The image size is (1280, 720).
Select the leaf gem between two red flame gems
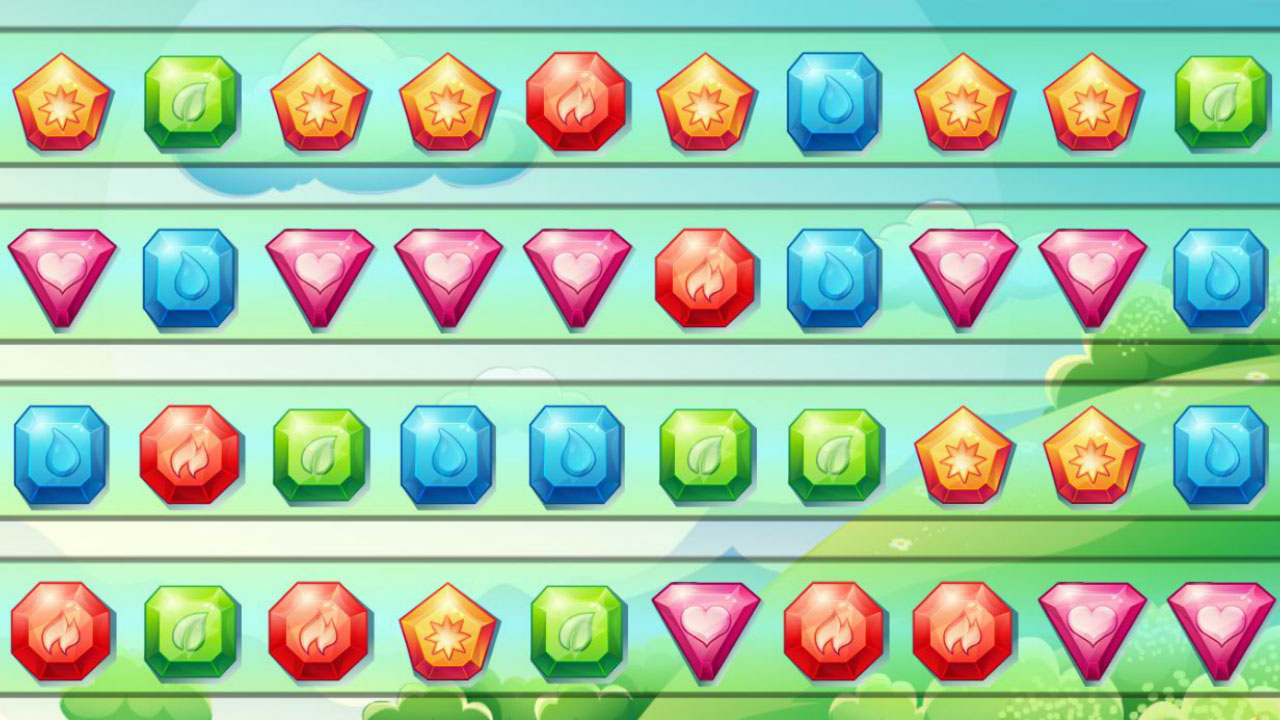coord(191,630)
